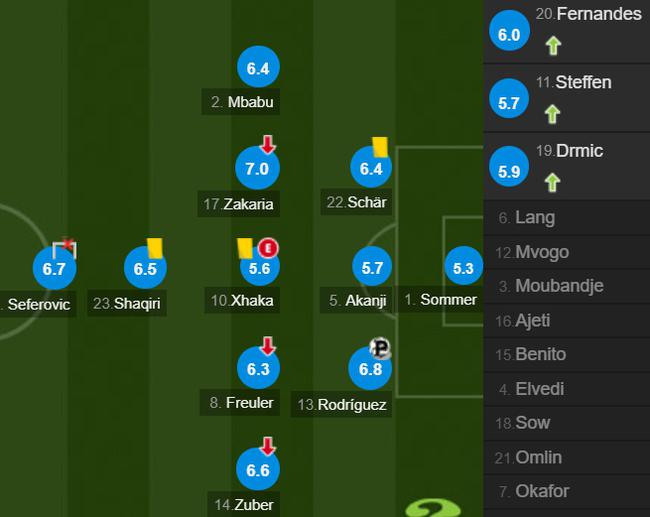Select Xhaka's 5.6 rating bubble
650x517 pixels.
[x=259, y=268]
